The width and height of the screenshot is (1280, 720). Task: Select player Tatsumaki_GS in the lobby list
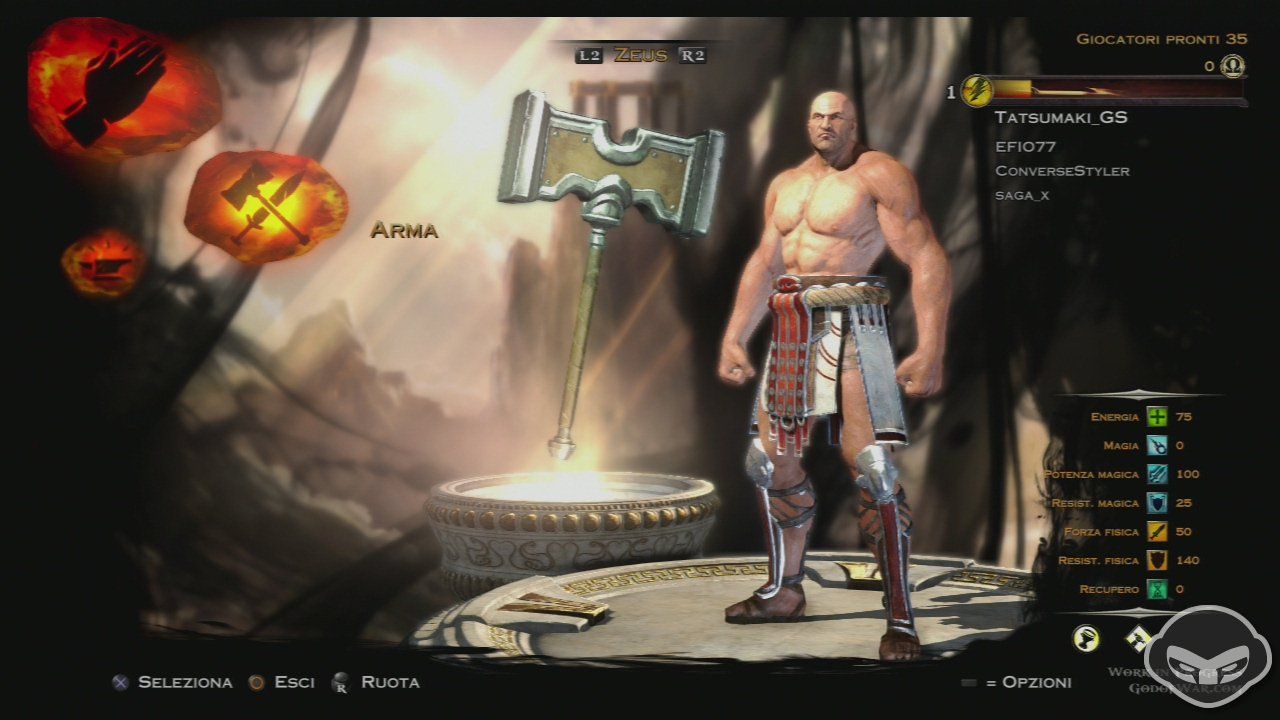click(1060, 117)
